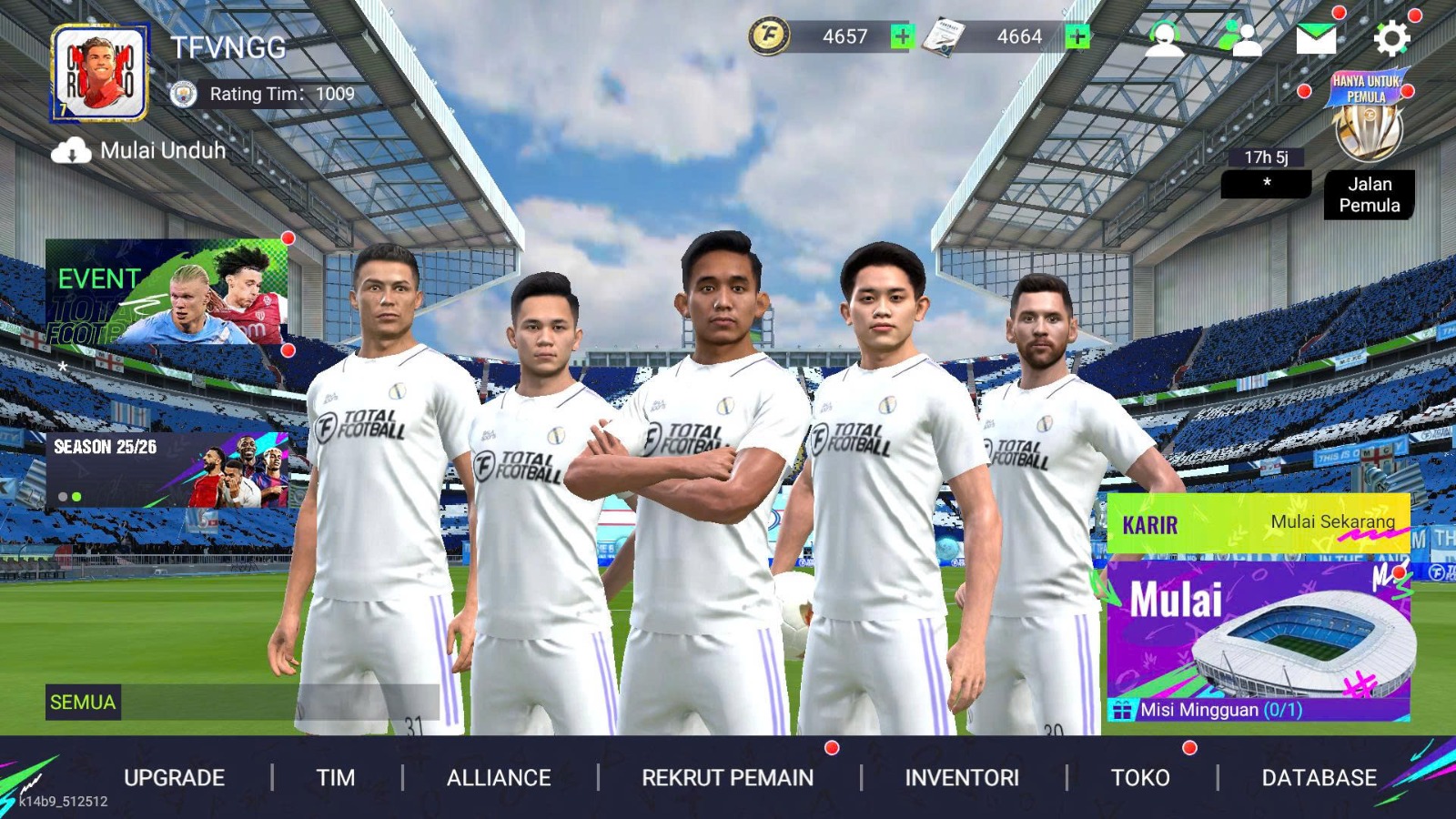Viewport: 1456px width, 819px height.
Task: Add more contracts with the plus button
Action: (1077, 36)
